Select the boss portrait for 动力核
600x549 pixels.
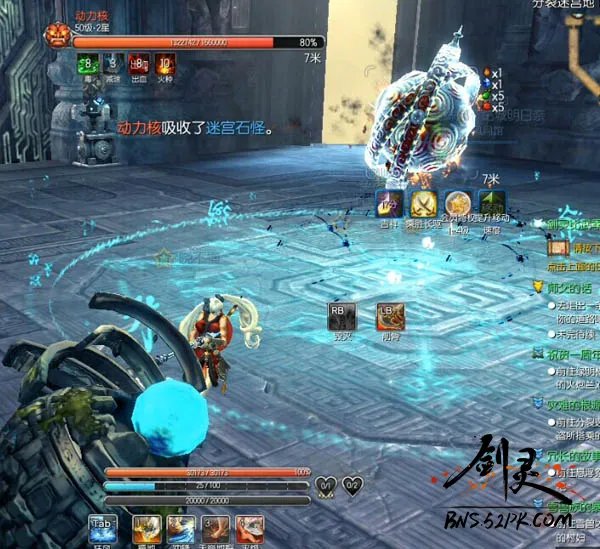coord(55,36)
